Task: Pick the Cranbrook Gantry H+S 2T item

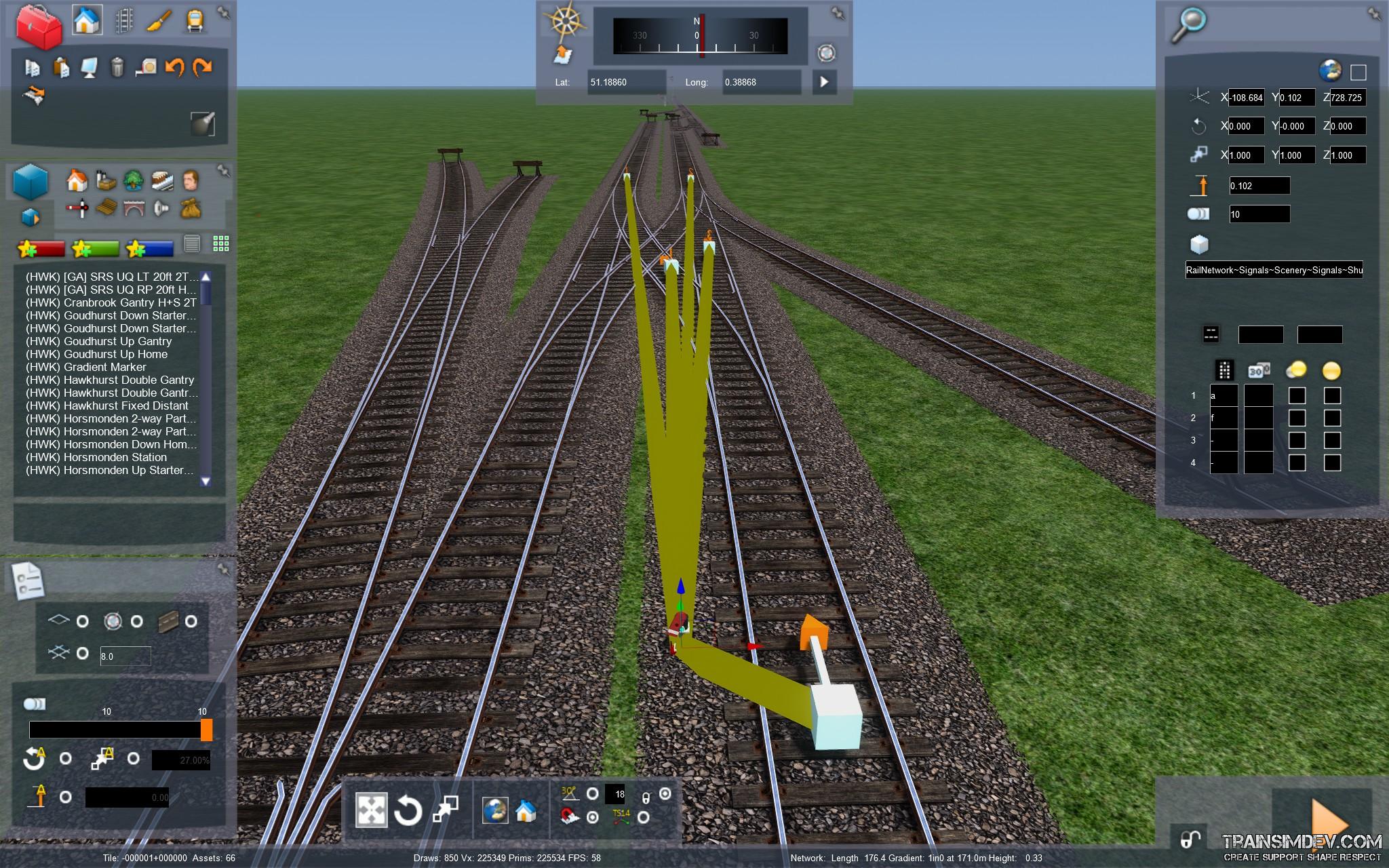Action: 111,302
